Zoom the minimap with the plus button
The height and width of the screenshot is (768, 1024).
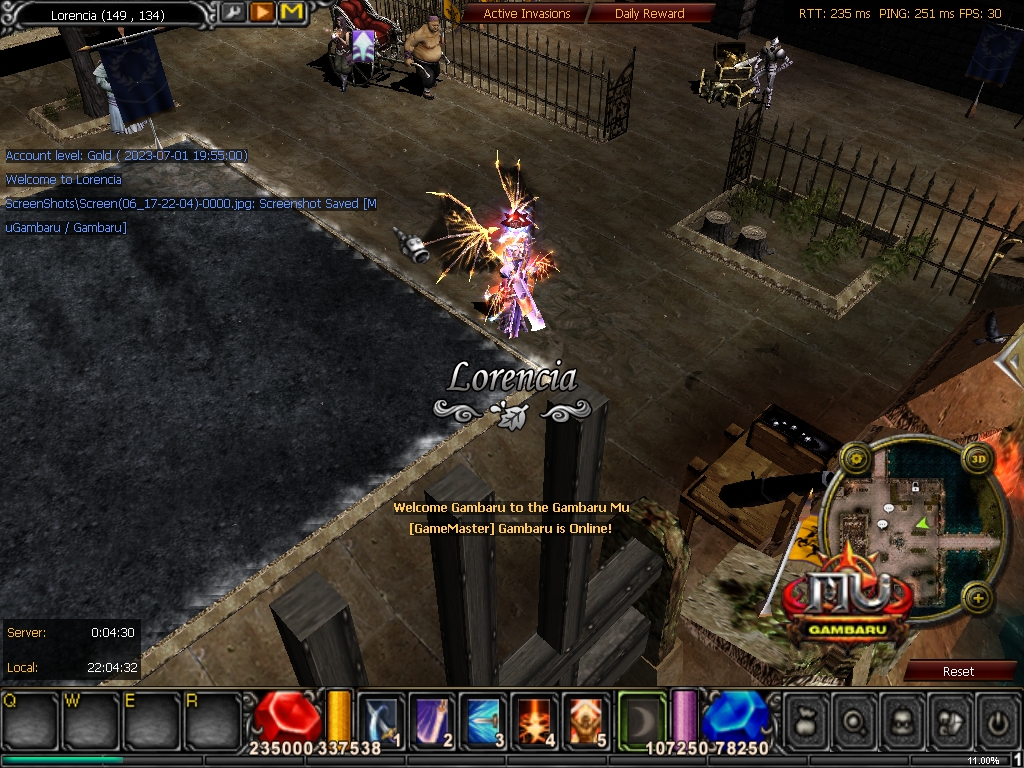[977, 599]
